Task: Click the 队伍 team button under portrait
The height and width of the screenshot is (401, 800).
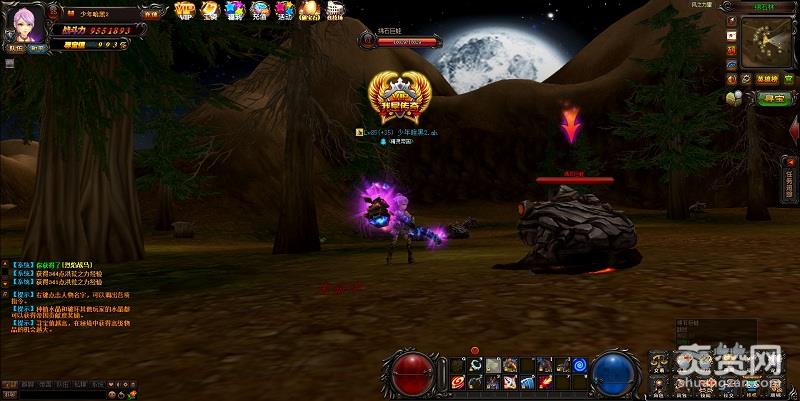Action: click(x=14, y=47)
